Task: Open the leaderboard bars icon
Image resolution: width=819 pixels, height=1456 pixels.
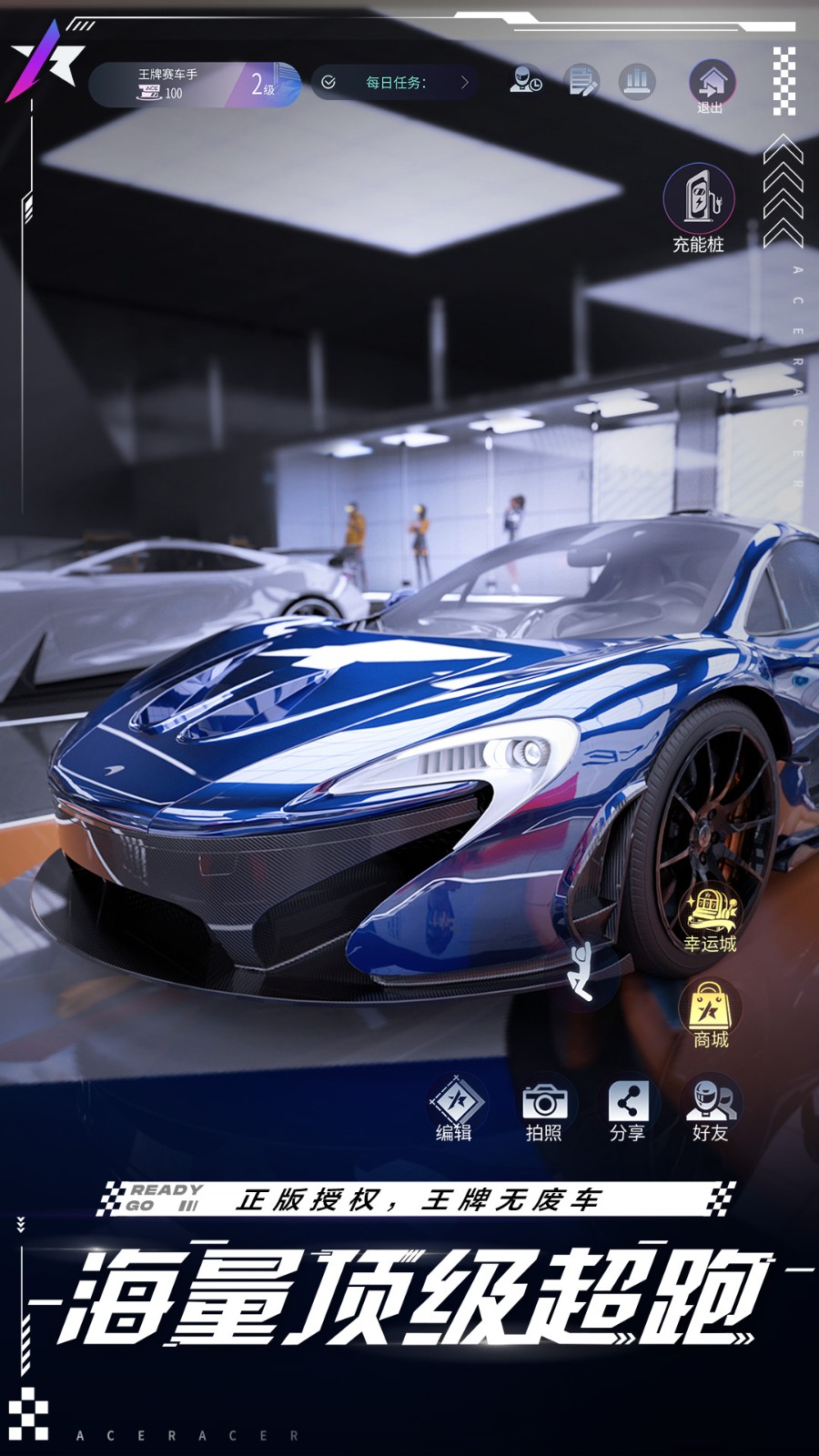Action: 637,82
